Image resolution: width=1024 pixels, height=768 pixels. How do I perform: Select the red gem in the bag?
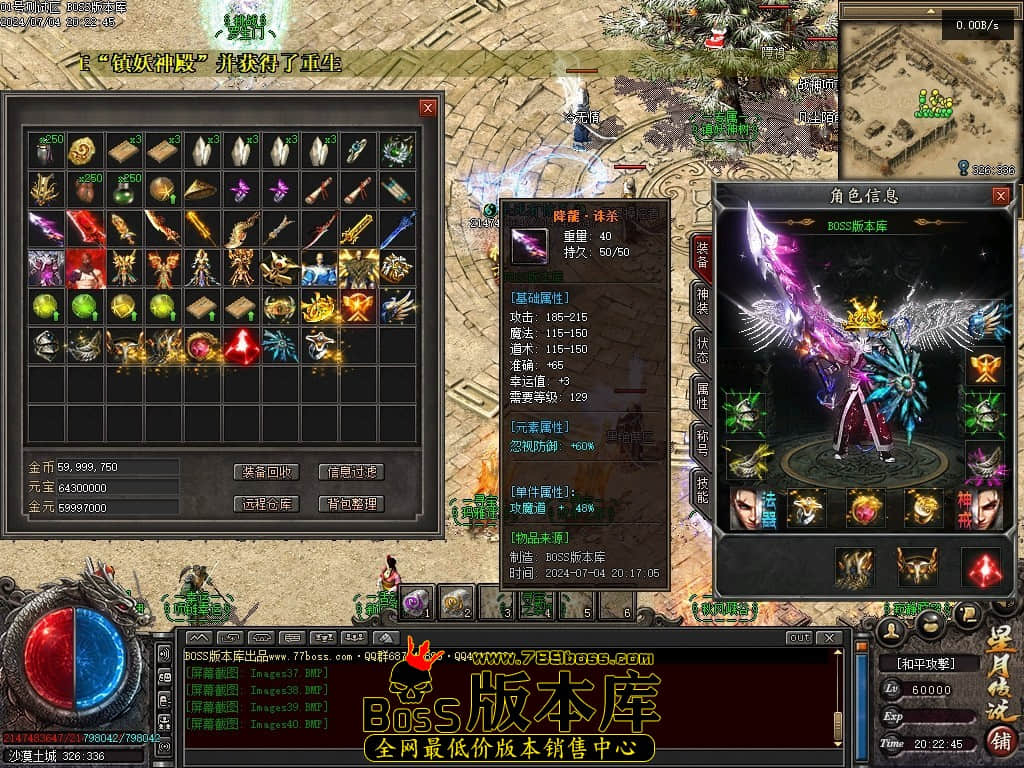click(241, 345)
